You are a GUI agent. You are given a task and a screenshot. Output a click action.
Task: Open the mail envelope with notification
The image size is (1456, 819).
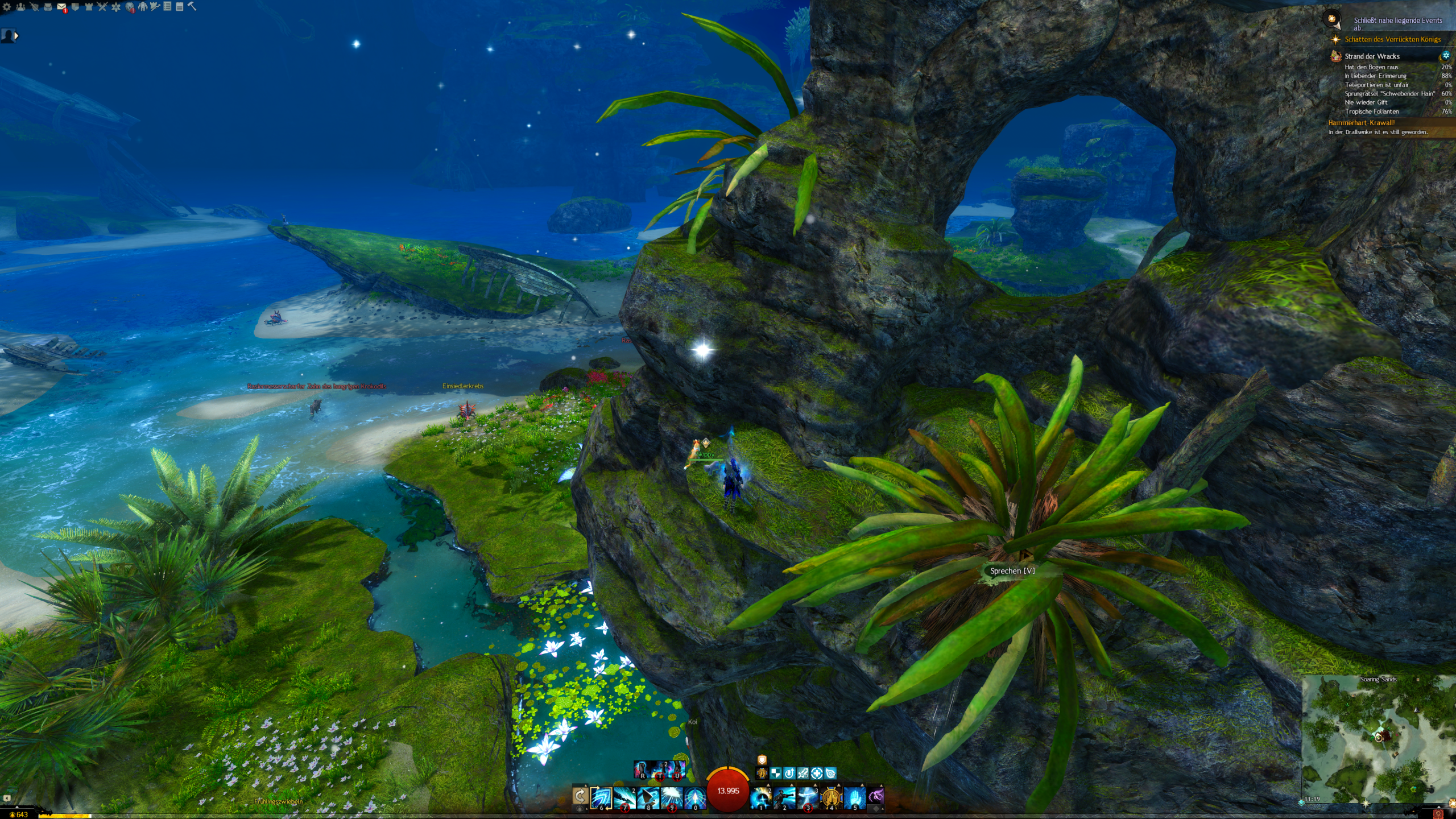point(61,7)
